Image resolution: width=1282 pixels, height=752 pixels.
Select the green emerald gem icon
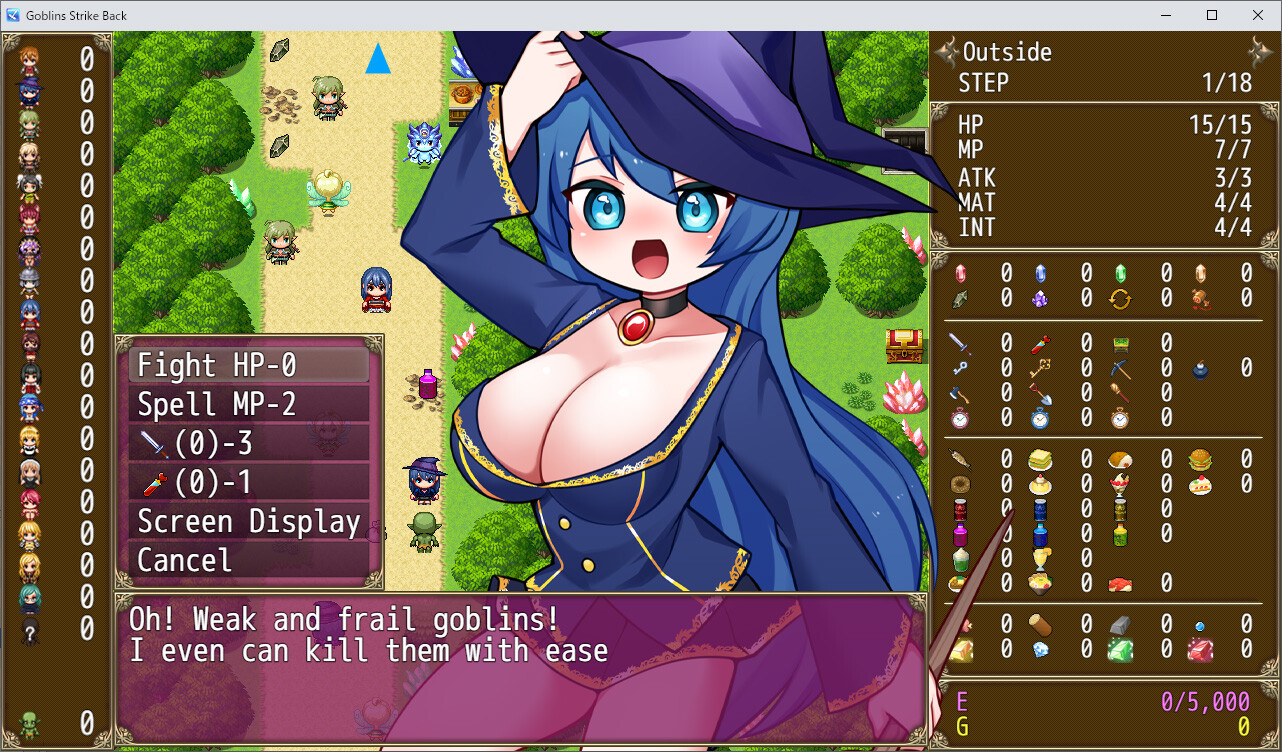pos(1119,651)
